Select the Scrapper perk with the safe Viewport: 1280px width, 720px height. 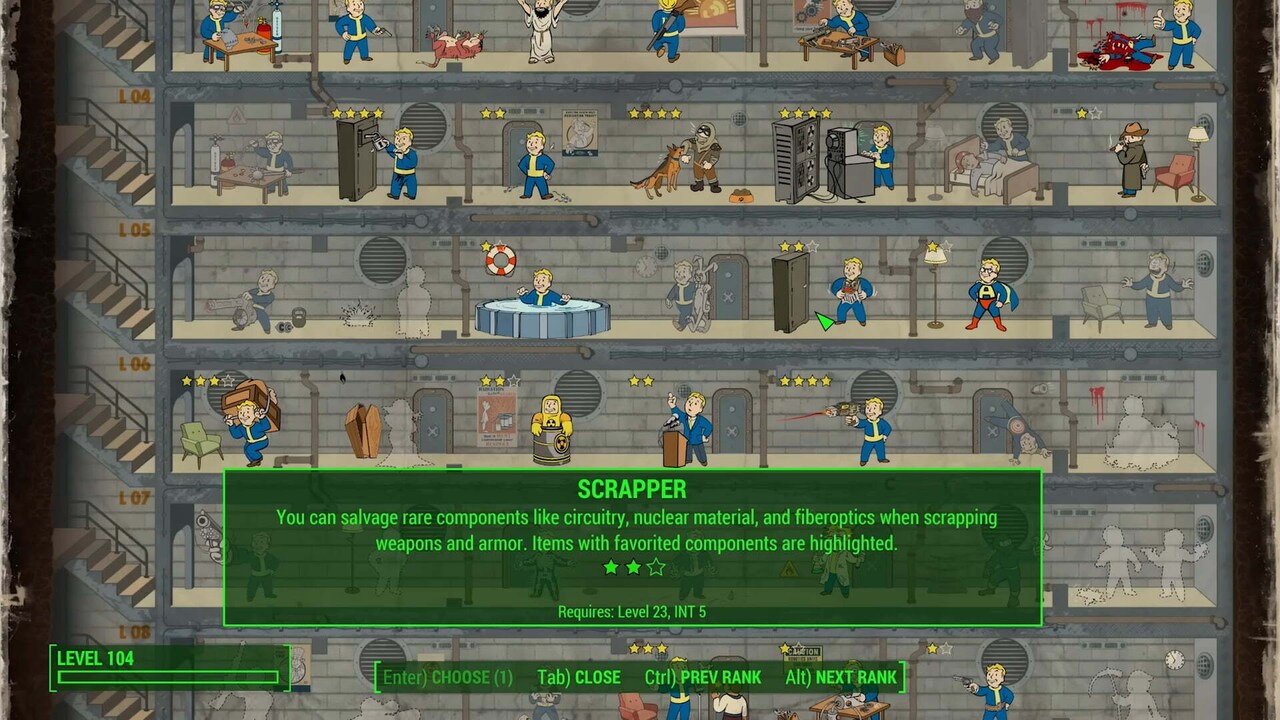coord(850,292)
